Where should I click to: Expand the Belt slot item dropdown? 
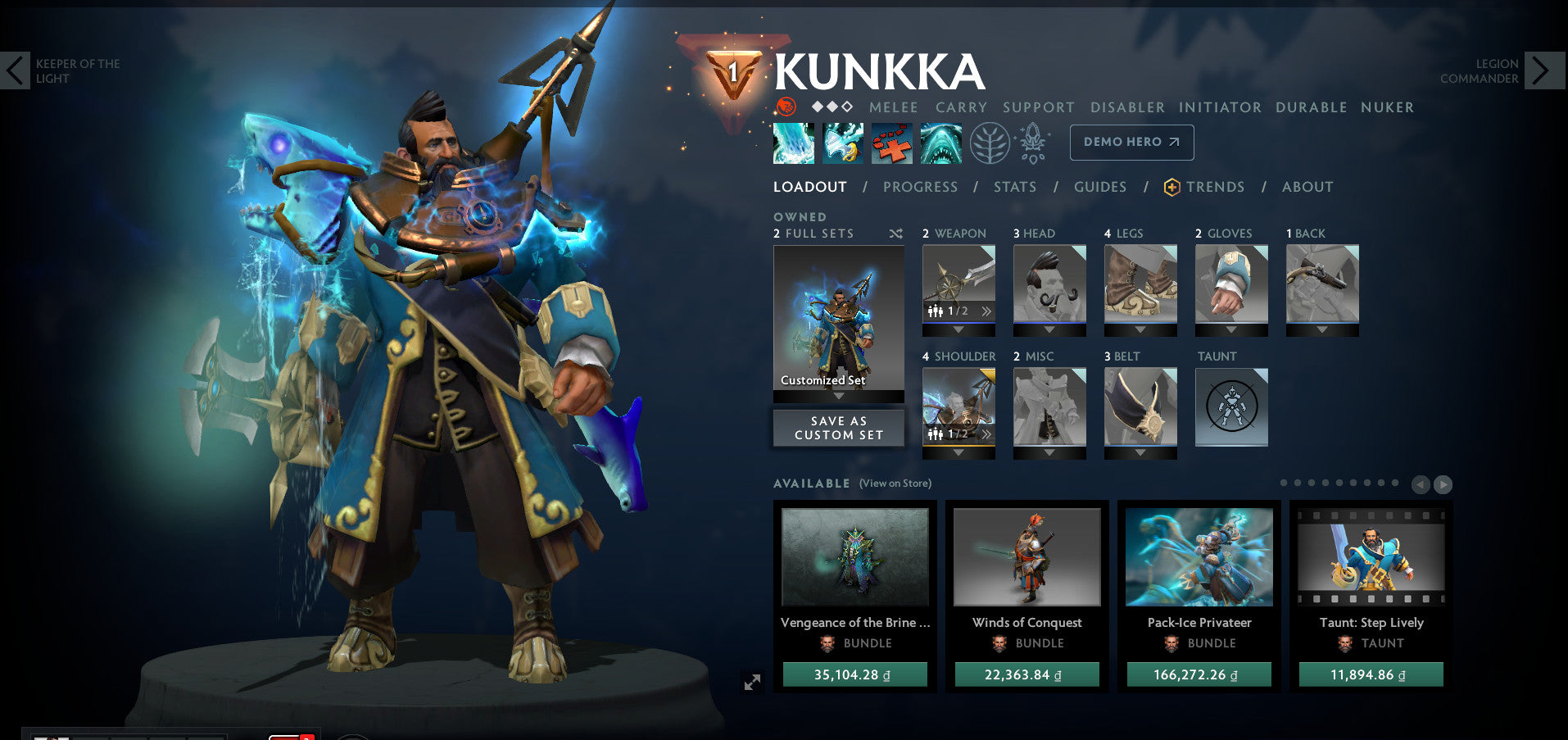(1140, 452)
